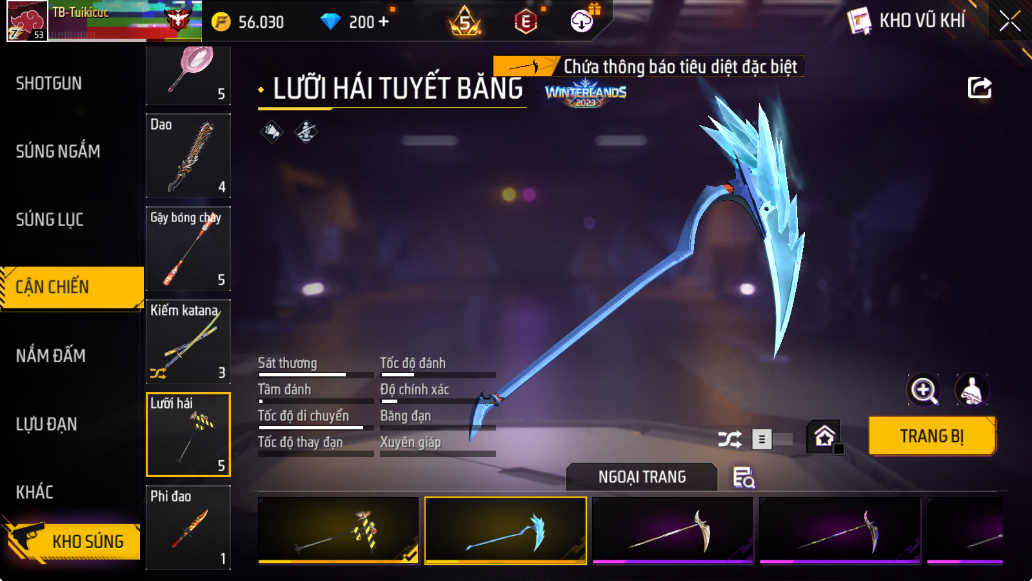Image resolution: width=1032 pixels, height=581 pixels.
Task: Add diamonds with the plus button
Action: (x=384, y=22)
